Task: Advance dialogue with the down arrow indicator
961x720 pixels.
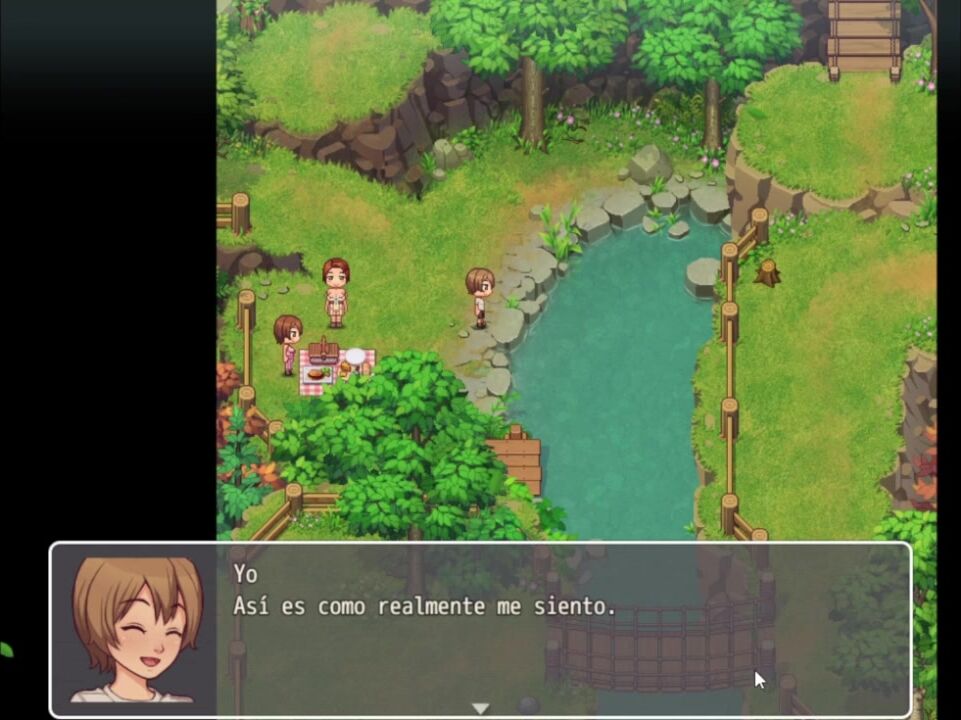Action: [480, 708]
